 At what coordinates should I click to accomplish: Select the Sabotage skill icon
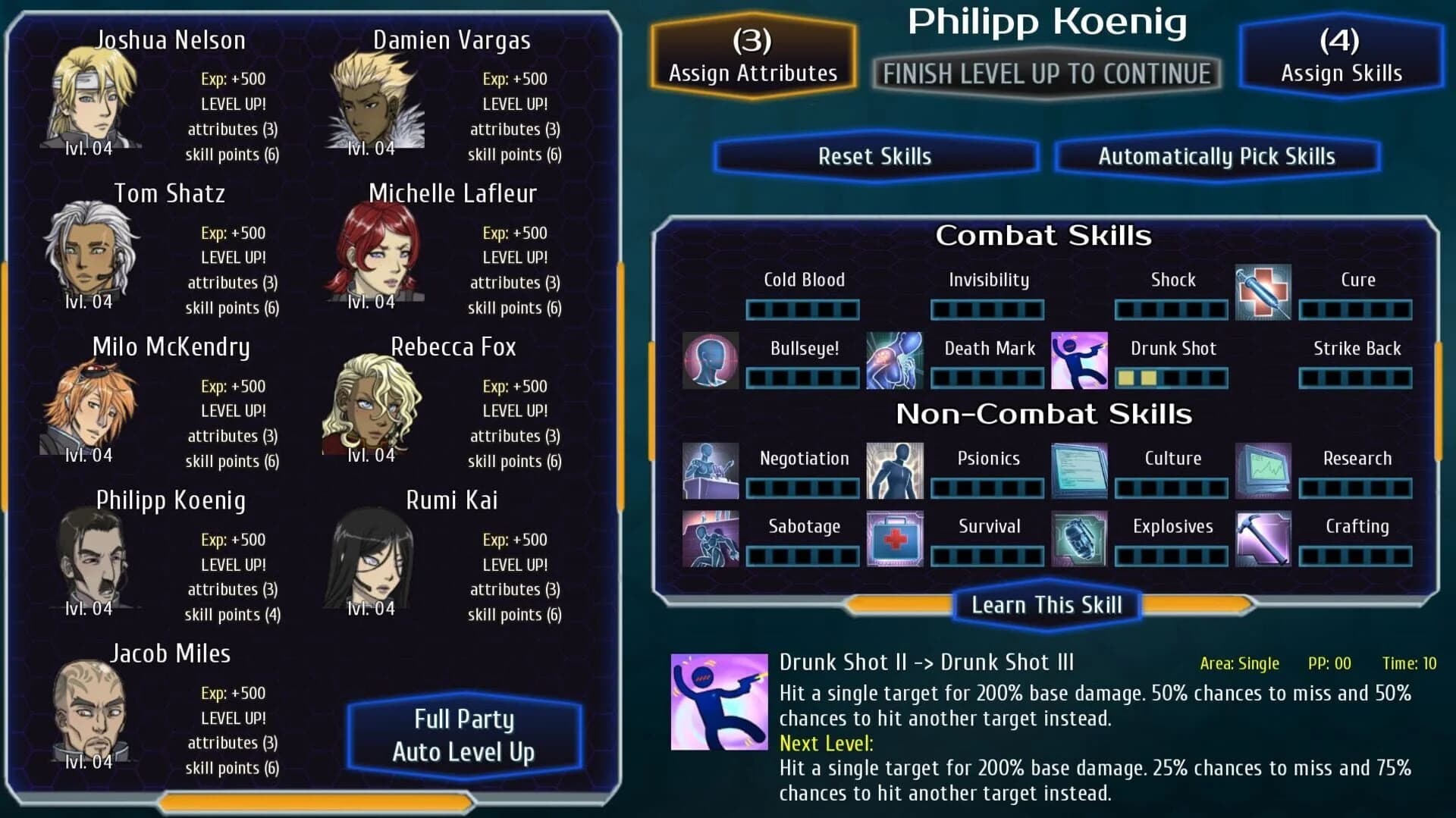click(x=711, y=538)
